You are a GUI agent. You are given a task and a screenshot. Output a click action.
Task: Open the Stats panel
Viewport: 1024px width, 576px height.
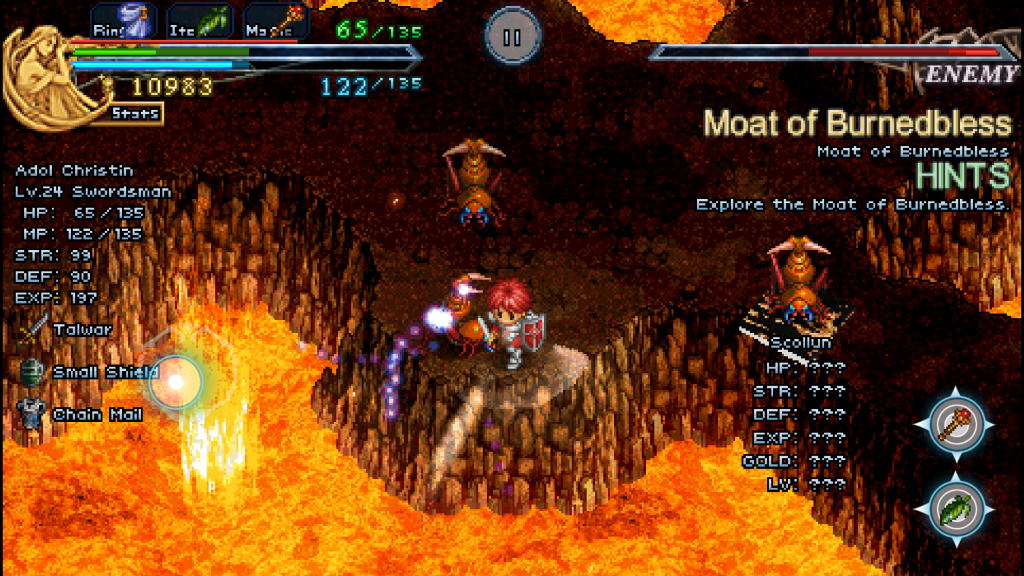(135, 113)
